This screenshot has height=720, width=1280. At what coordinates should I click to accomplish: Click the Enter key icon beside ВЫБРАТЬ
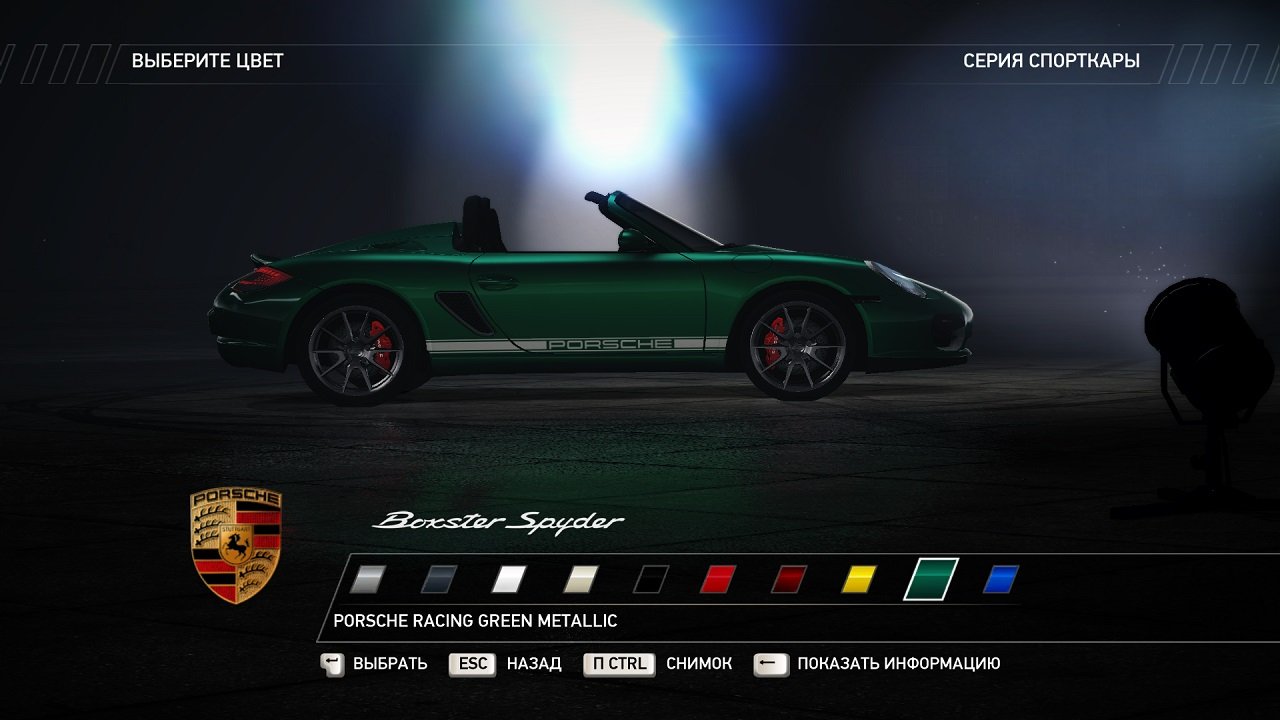click(x=331, y=663)
